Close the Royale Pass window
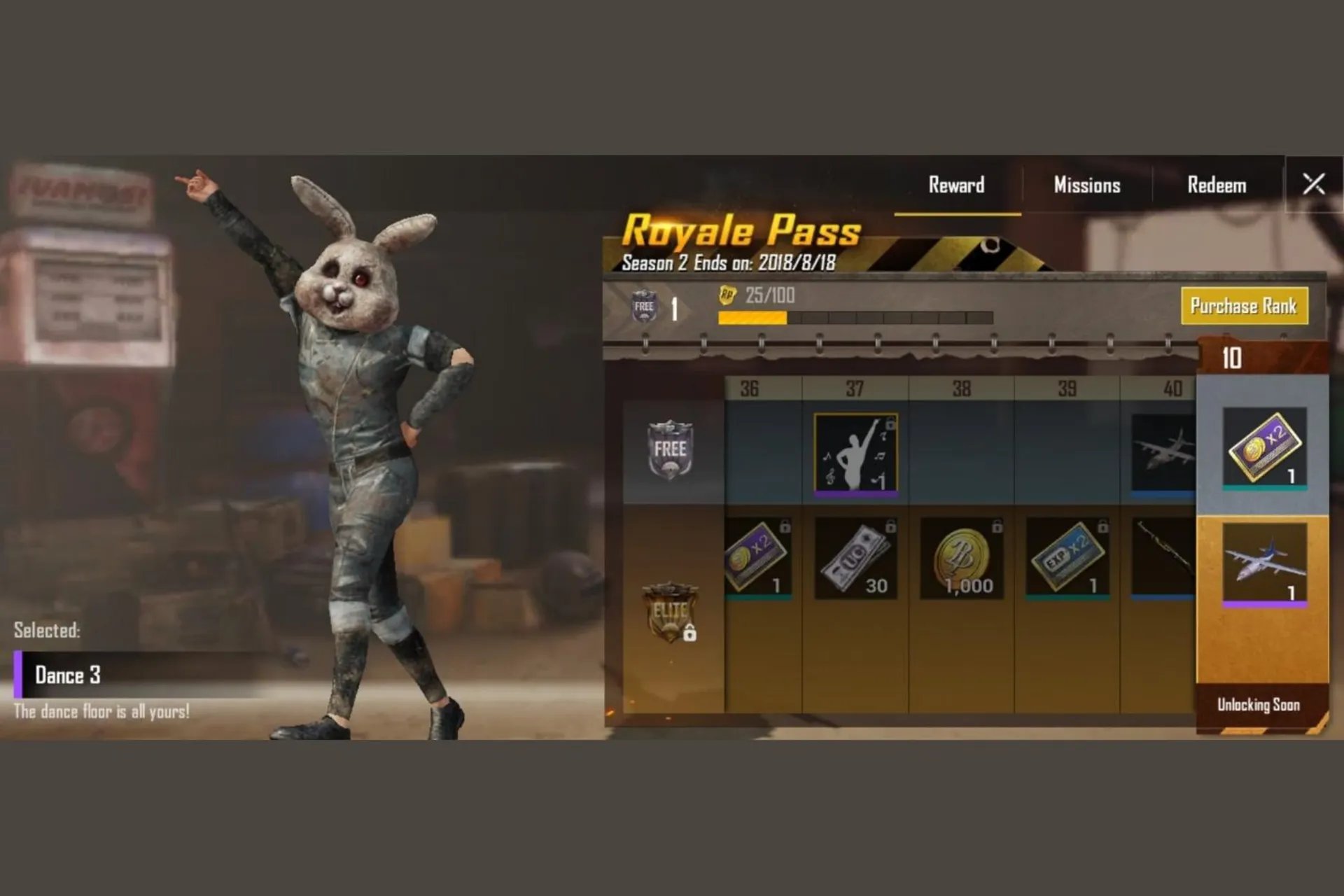 [x=1313, y=185]
